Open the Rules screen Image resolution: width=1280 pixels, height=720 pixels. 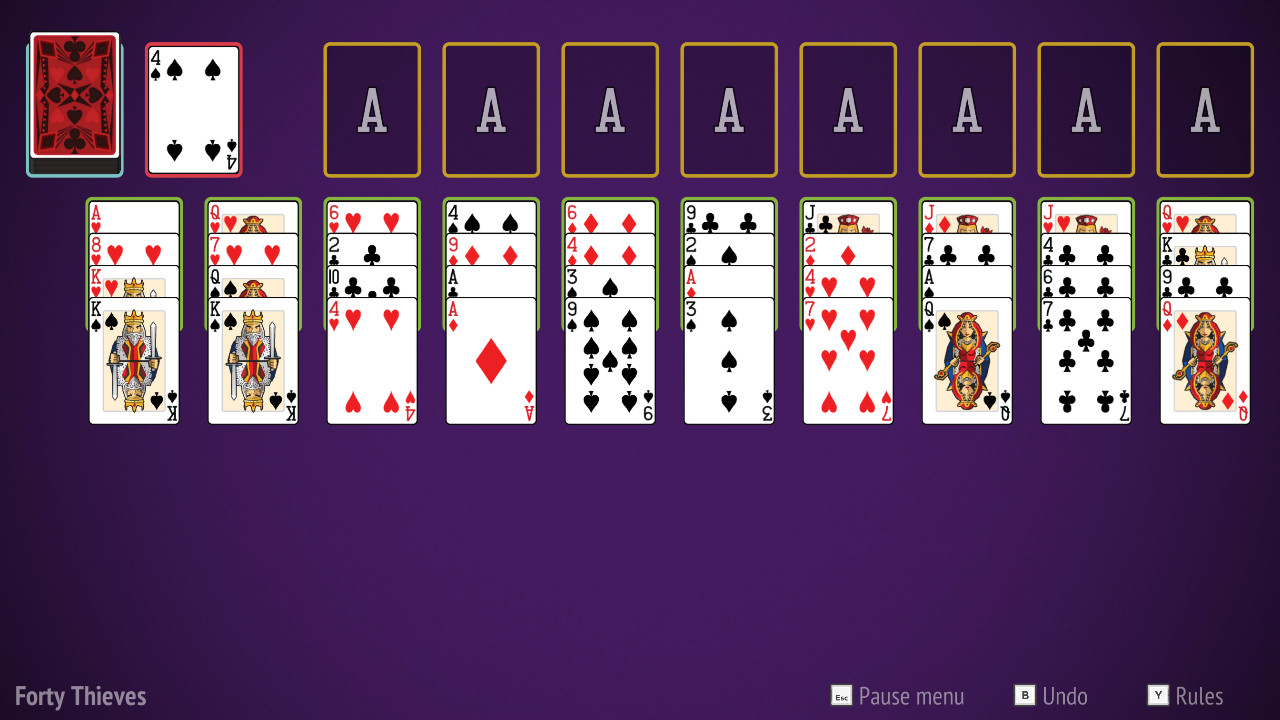pos(1192,696)
